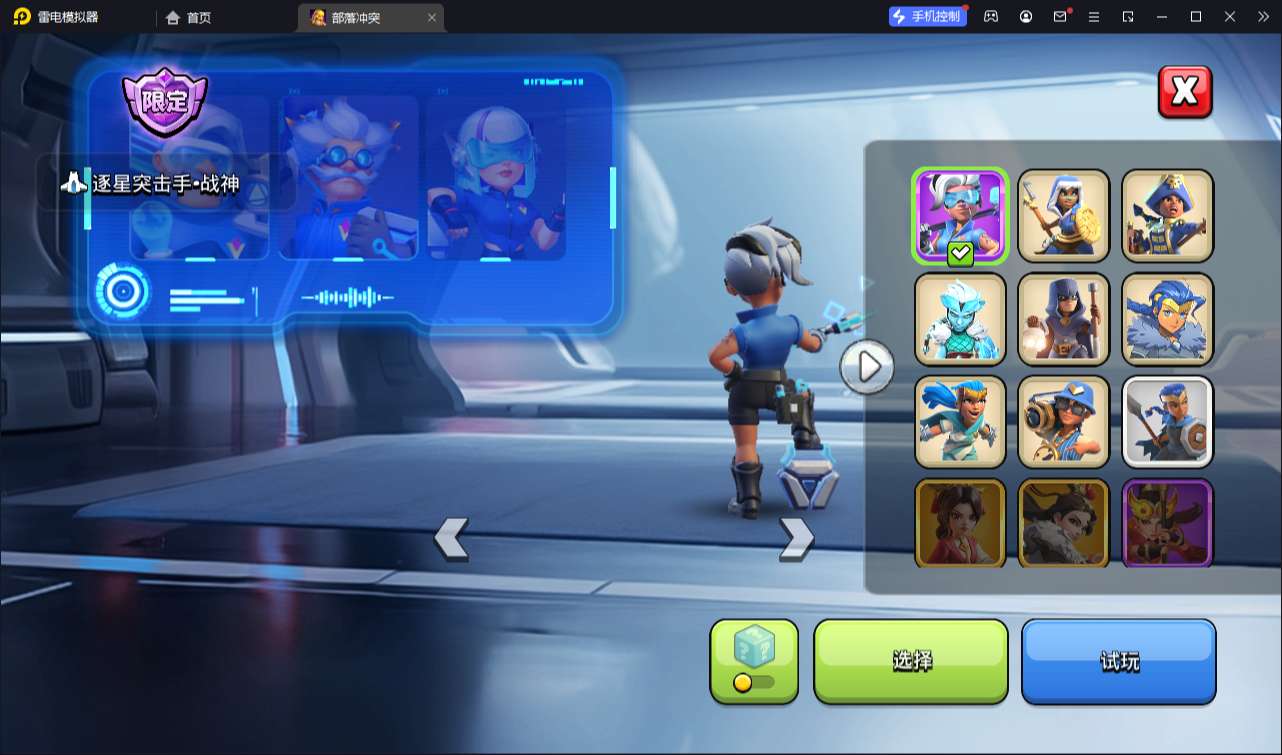The width and height of the screenshot is (1282, 755).
Task: Try the skin with the blue 试玩 button
Action: (1118, 661)
